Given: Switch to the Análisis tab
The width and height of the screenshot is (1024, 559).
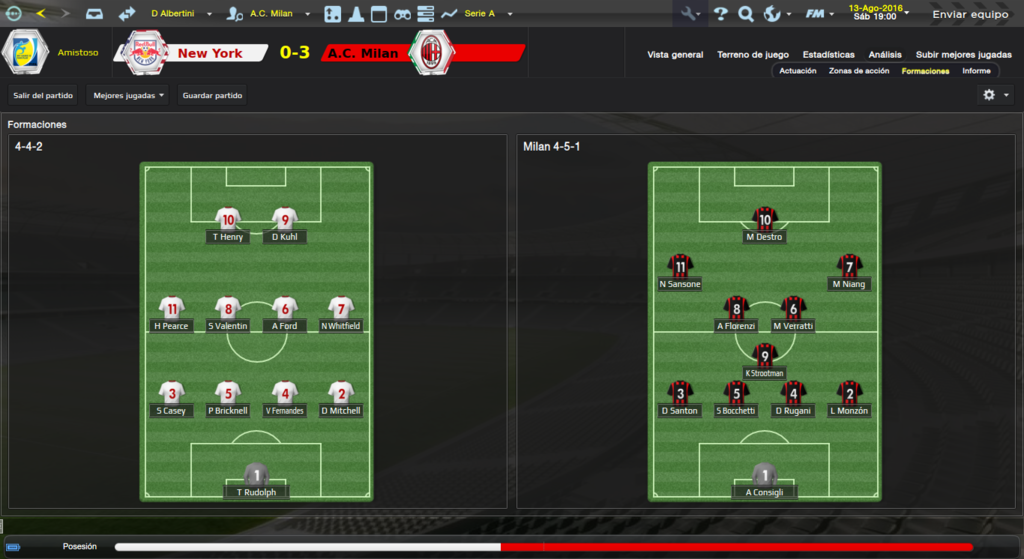Looking at the screenshot, I should coord(885,55).
